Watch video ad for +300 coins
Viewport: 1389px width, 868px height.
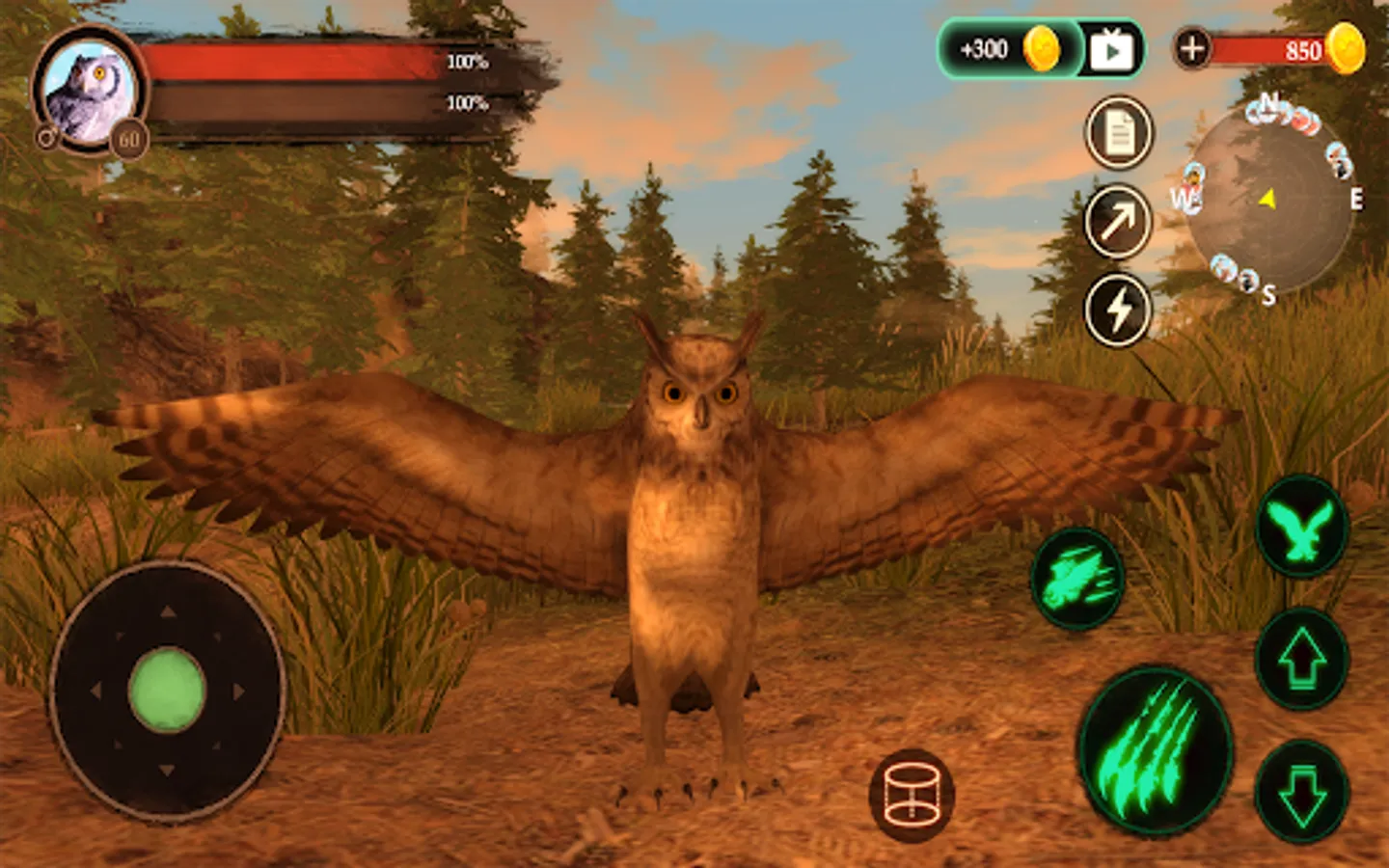tap(1111, 49)
